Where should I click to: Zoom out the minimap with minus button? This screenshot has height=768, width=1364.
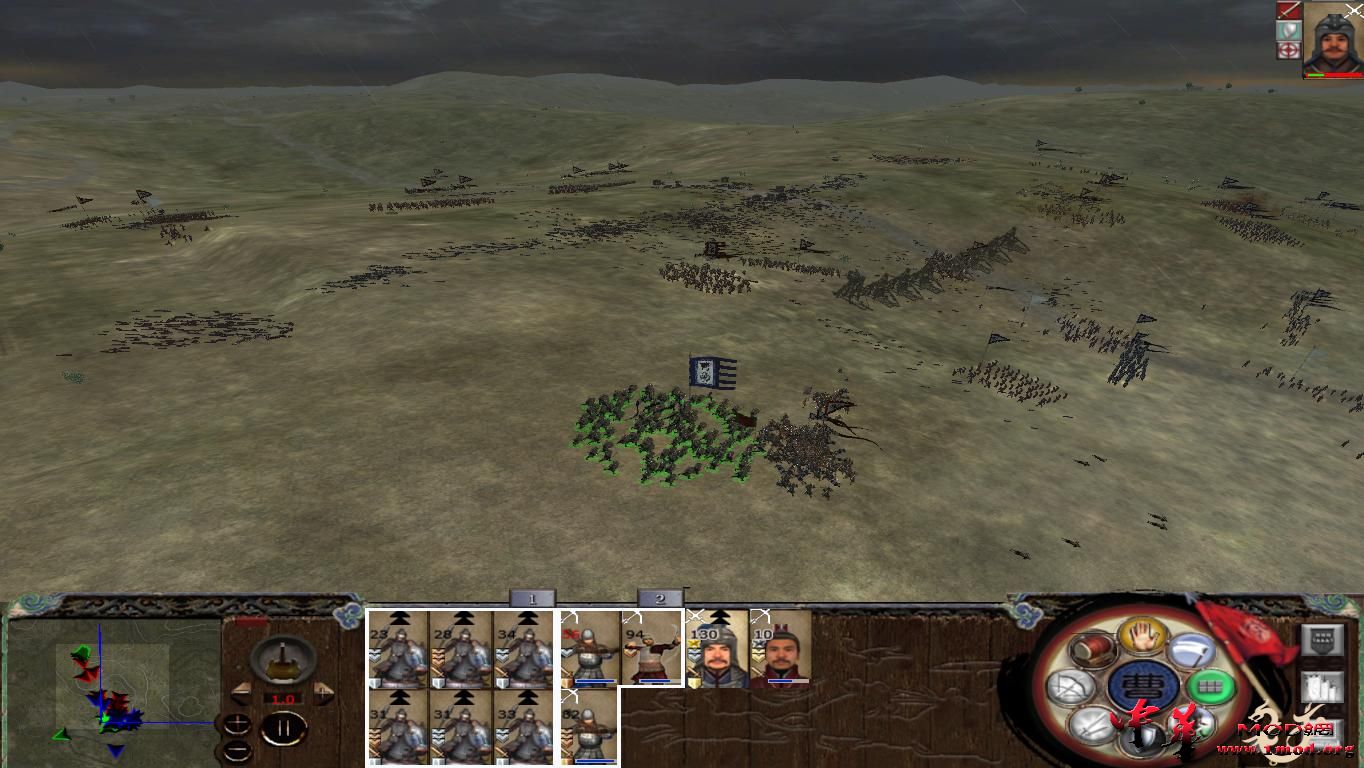pyautogui.click(x=237, y=750)
